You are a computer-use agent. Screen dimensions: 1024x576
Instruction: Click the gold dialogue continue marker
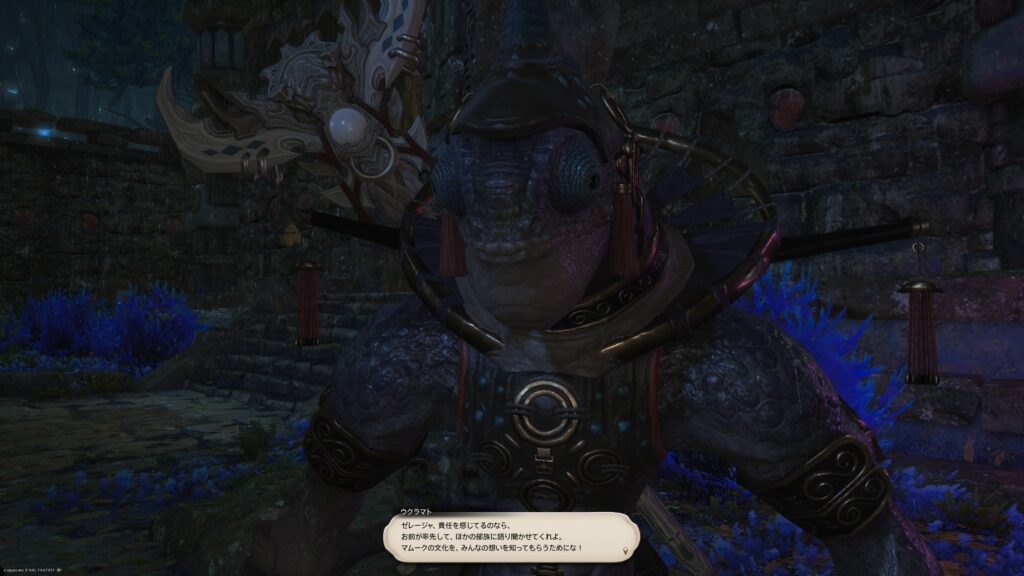click(626, 551)
